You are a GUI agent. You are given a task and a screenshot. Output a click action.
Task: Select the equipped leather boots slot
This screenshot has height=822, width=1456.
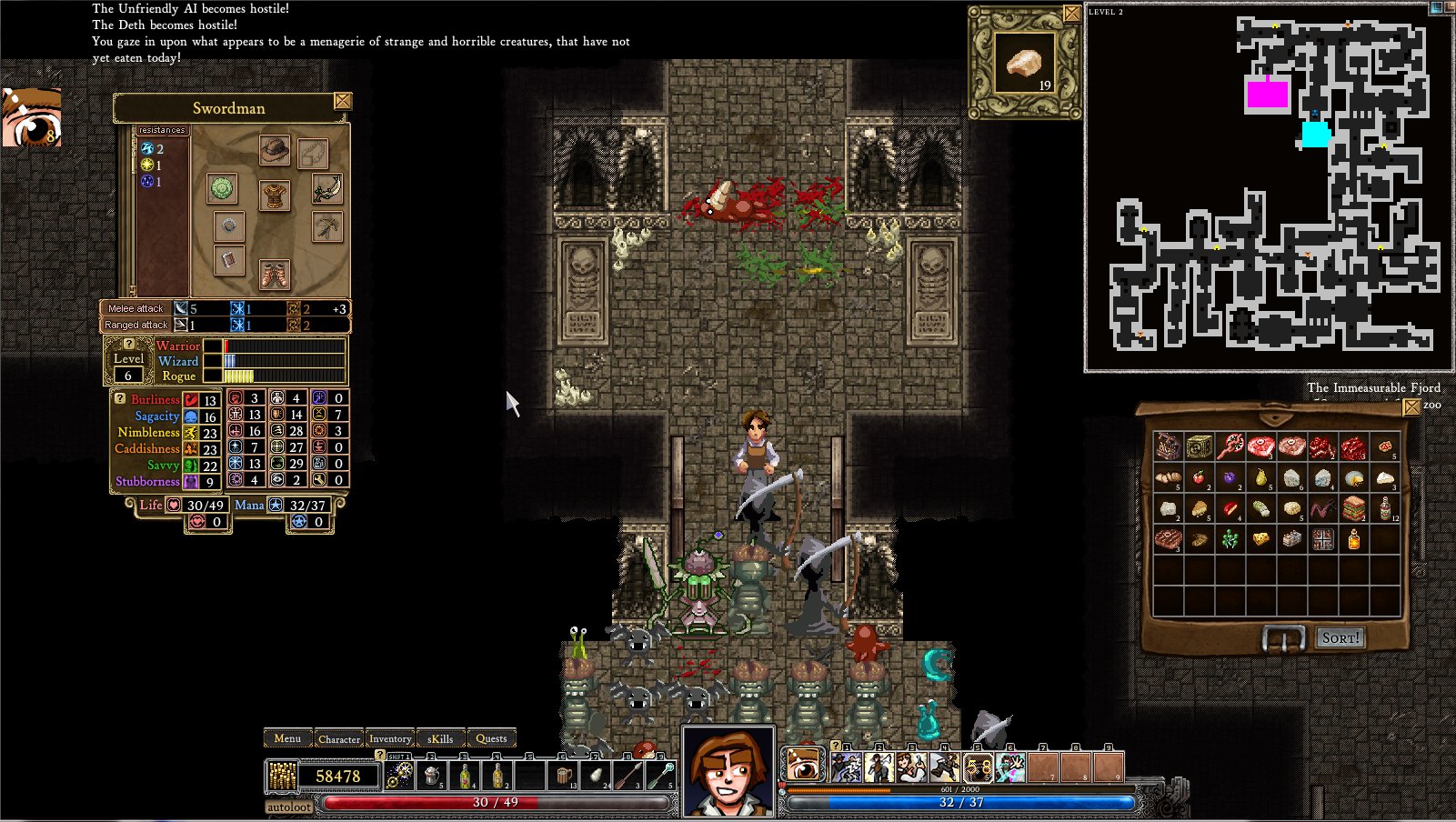coord(274,273)
